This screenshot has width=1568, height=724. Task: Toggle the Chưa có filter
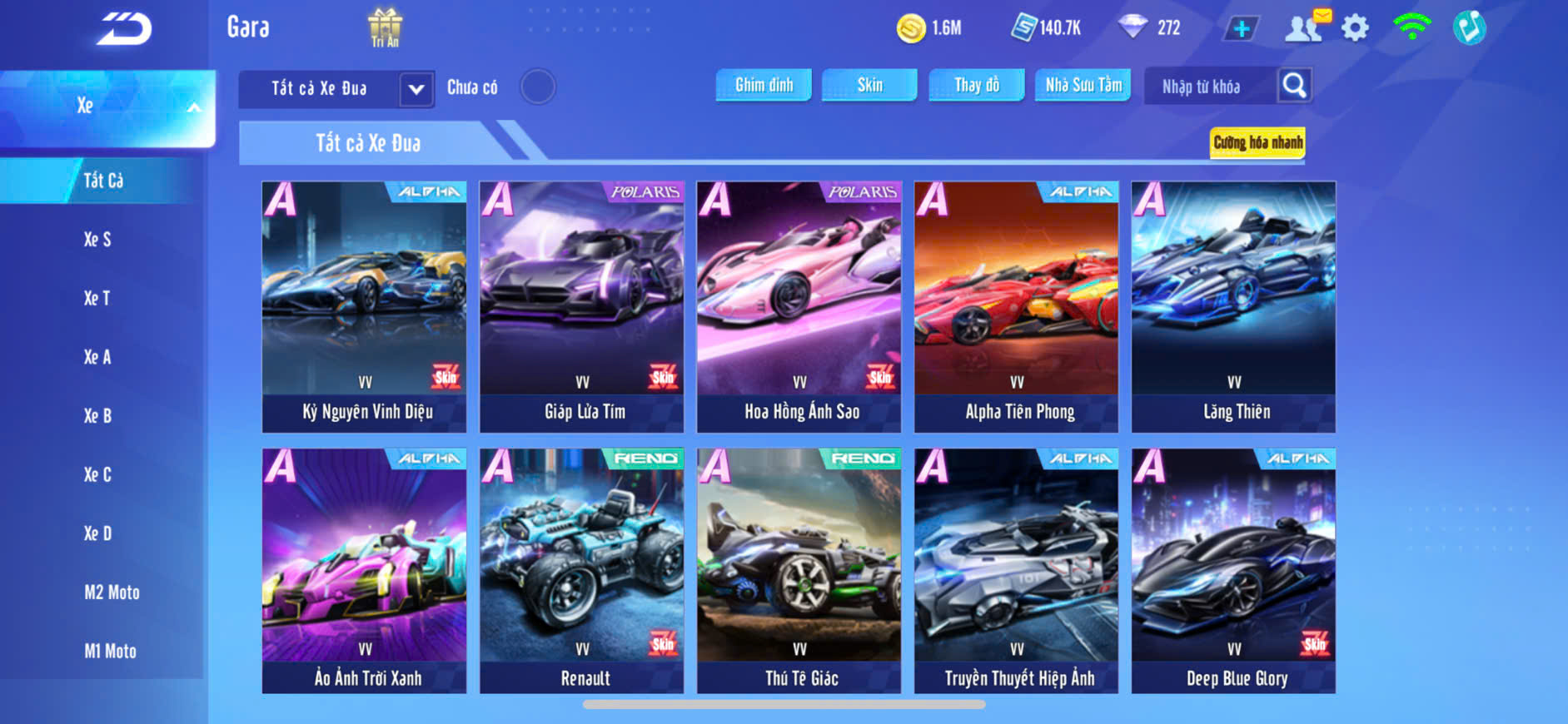tap(538, 87)
